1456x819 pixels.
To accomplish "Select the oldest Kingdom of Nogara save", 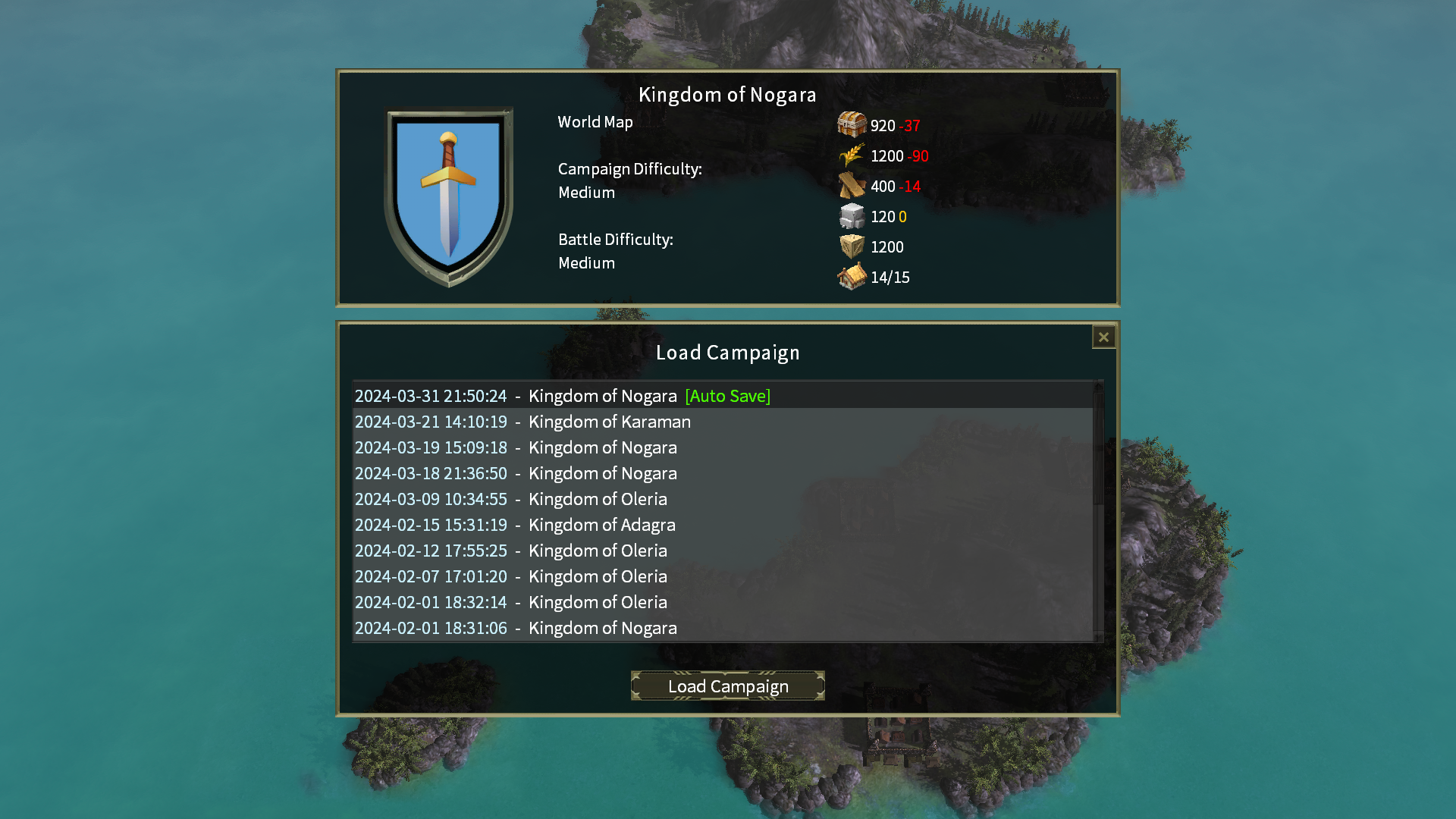I will coord(516,628).
